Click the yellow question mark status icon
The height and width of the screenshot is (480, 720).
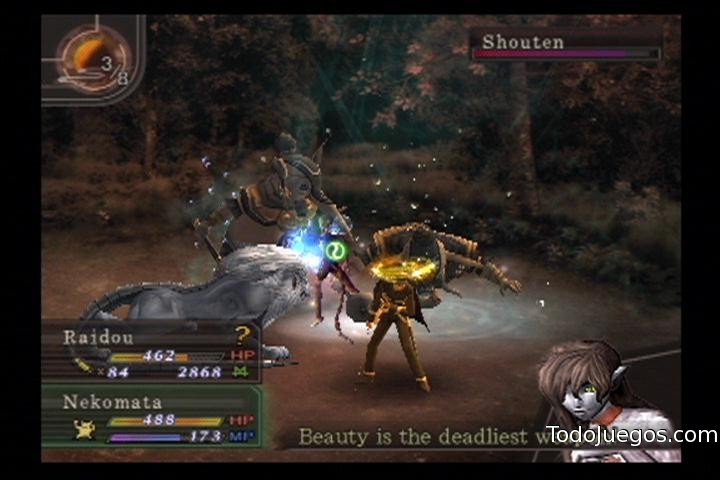[242, 336]
